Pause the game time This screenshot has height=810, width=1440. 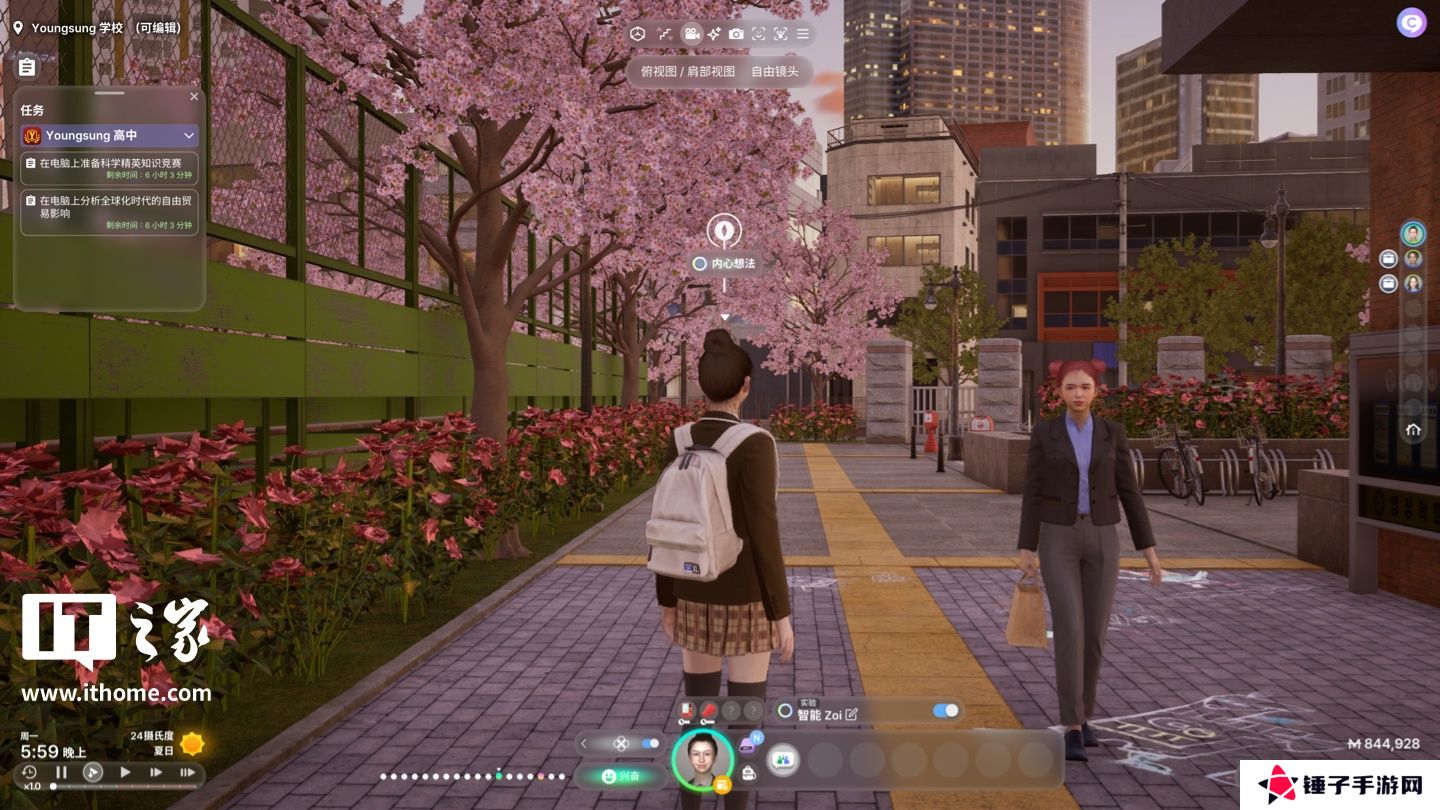(x=61, y=772)
